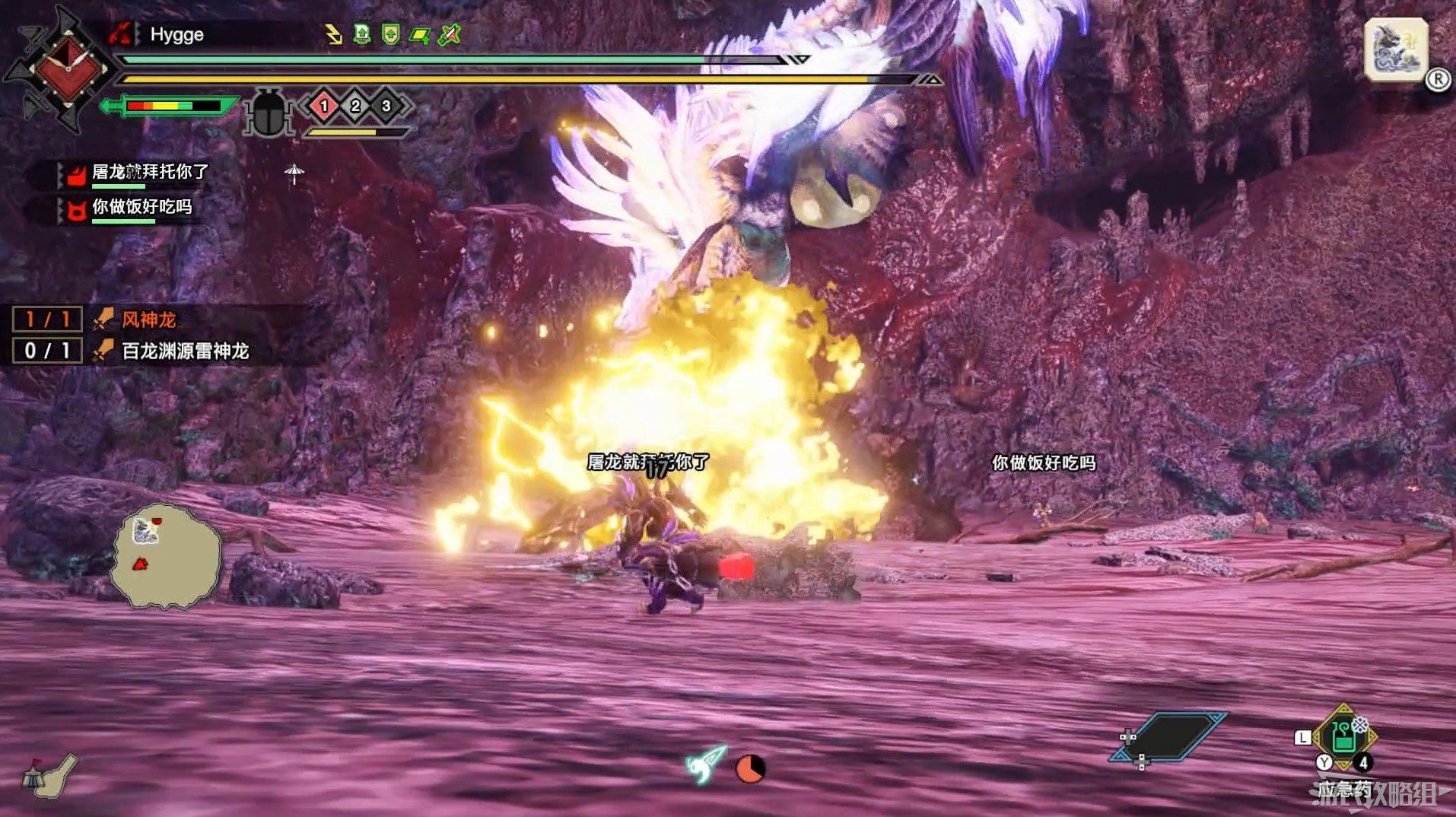Select the 应急药 item slot
The width and height of the screenshot is (1456, 817).
[x=1343, y=738]
